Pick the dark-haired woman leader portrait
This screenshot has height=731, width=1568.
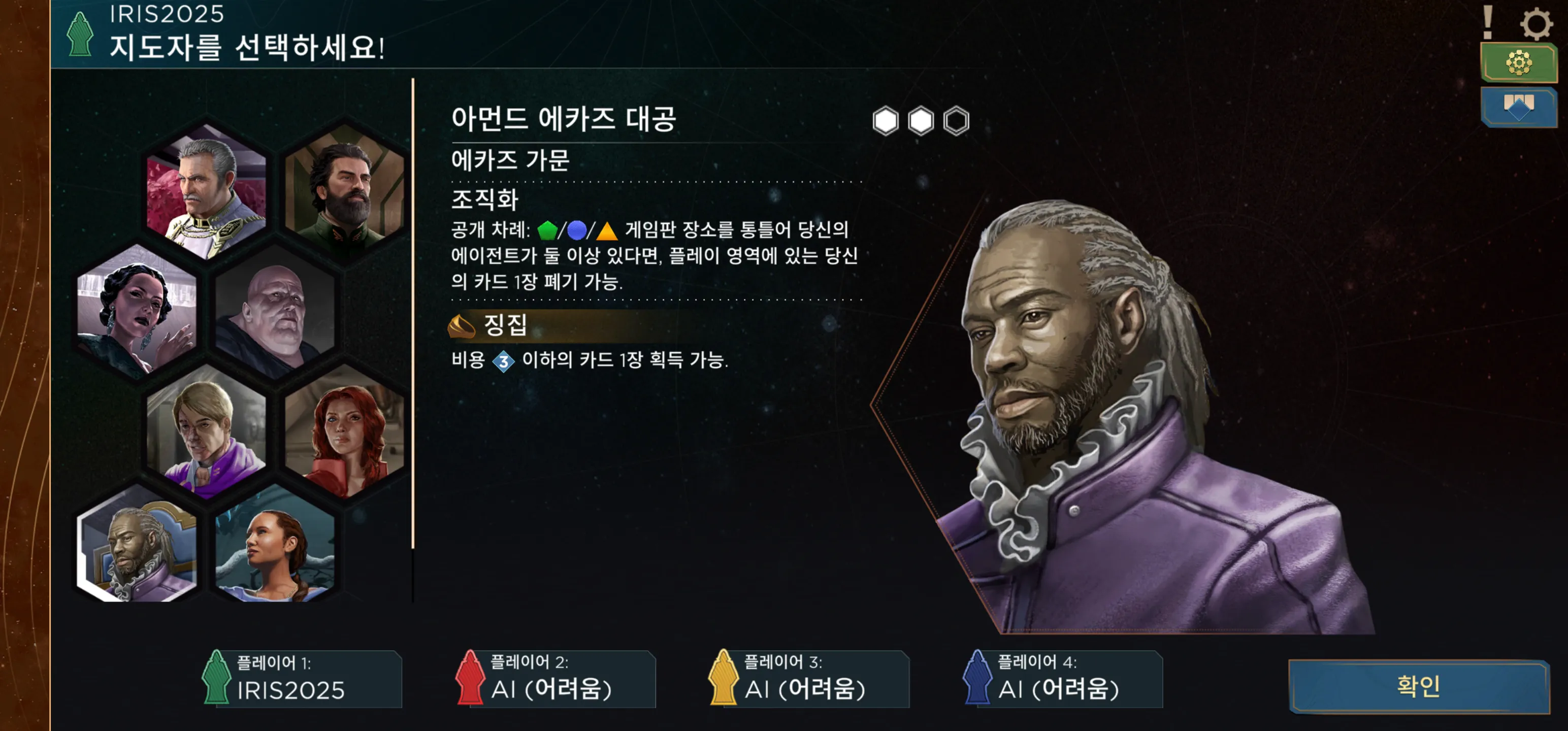coord(138,310)
